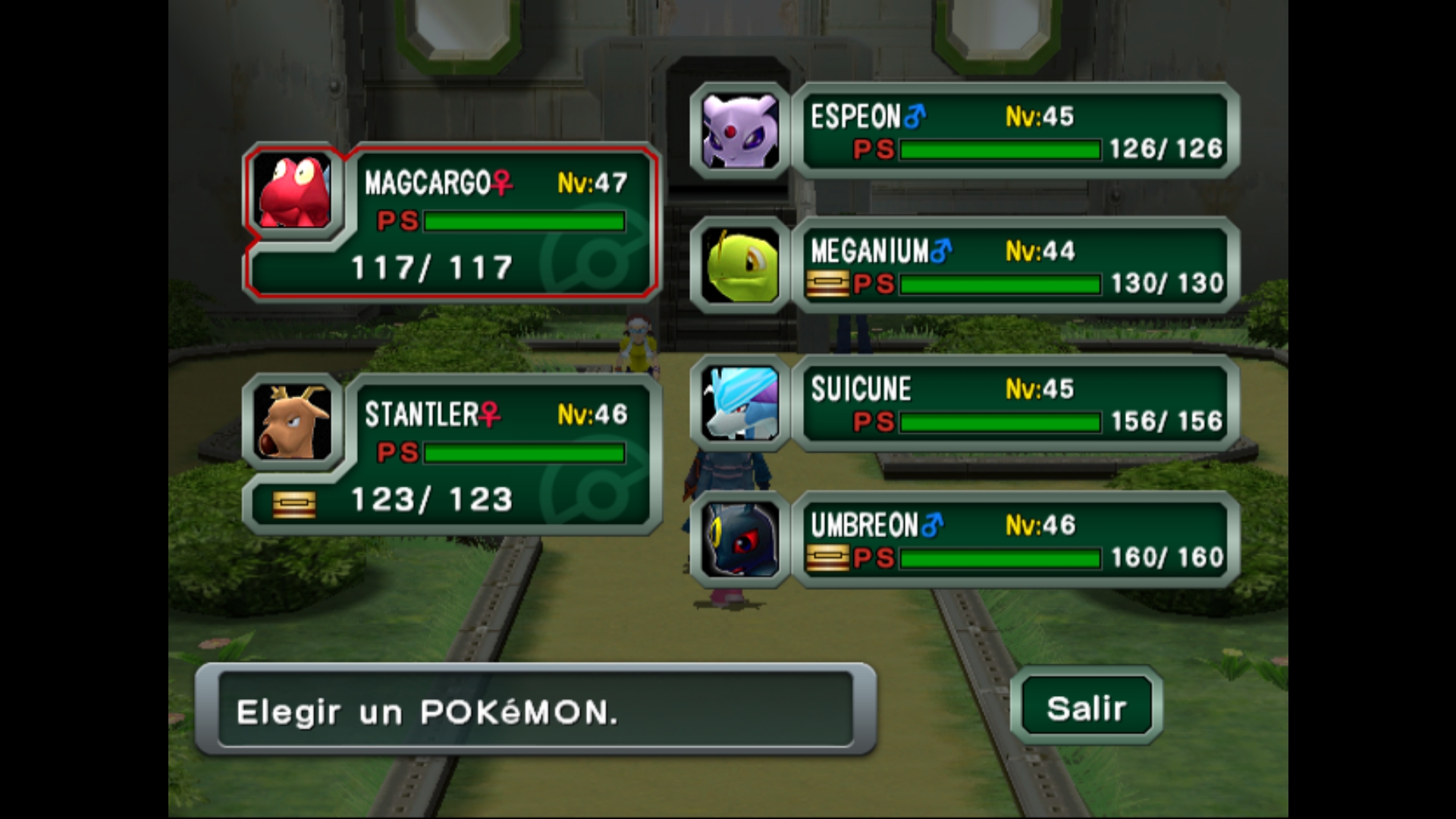Screen dimensions: 1456x819
Task: Click the Salir exit button
Action: [x=1086, y=707]
